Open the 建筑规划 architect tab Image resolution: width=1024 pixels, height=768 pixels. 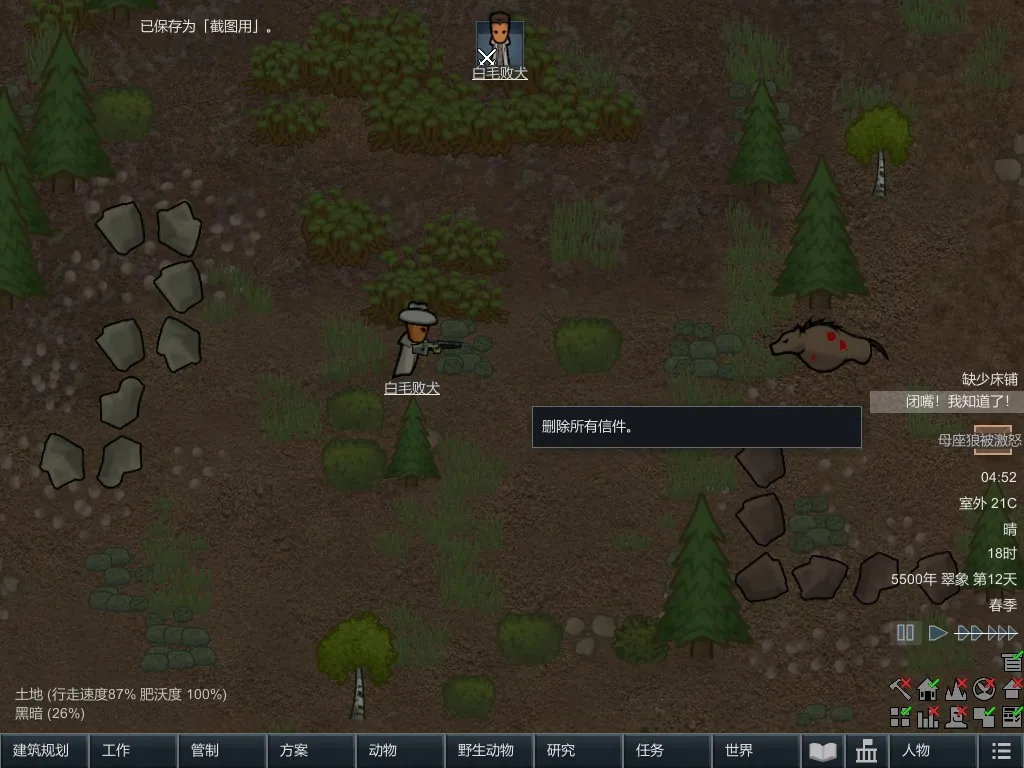[x=44, y=751]
